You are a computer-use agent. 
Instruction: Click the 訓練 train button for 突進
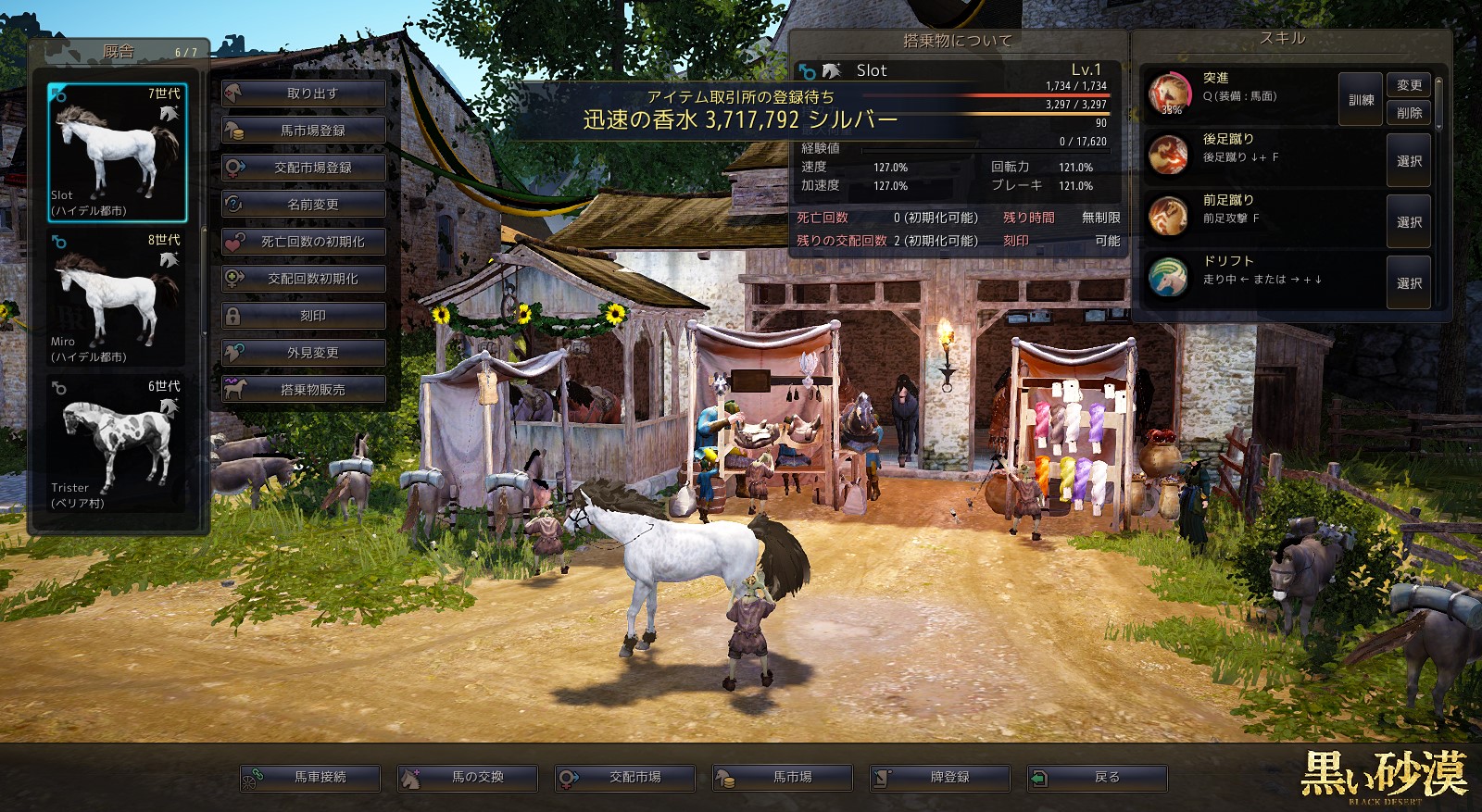[x=1361, y=100]
